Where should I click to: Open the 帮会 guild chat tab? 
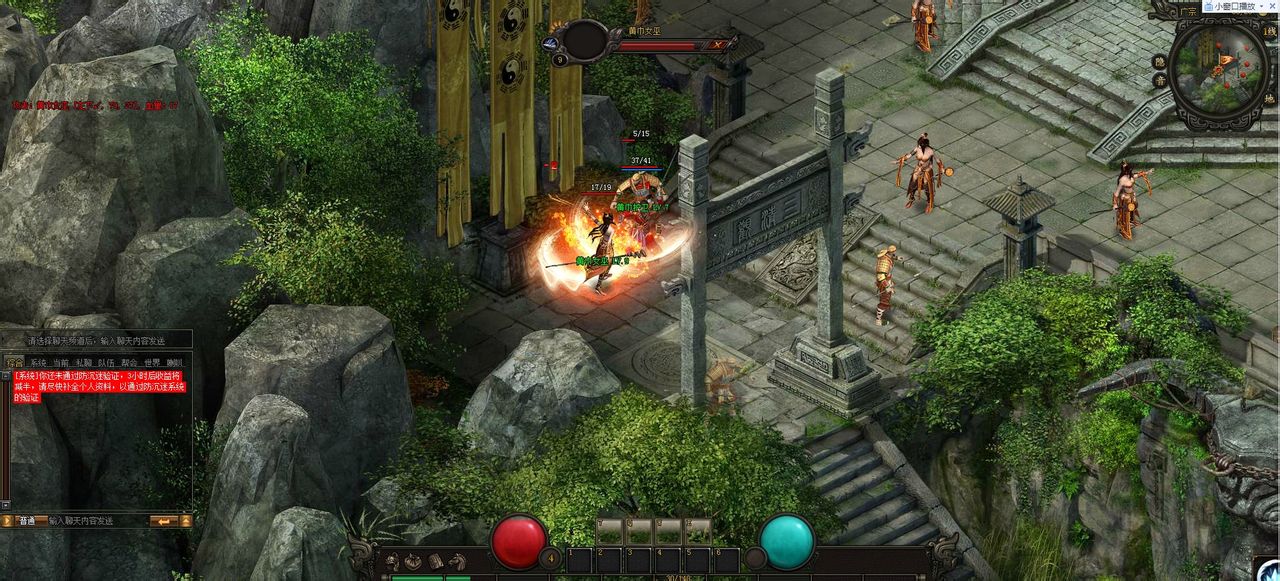130,363
